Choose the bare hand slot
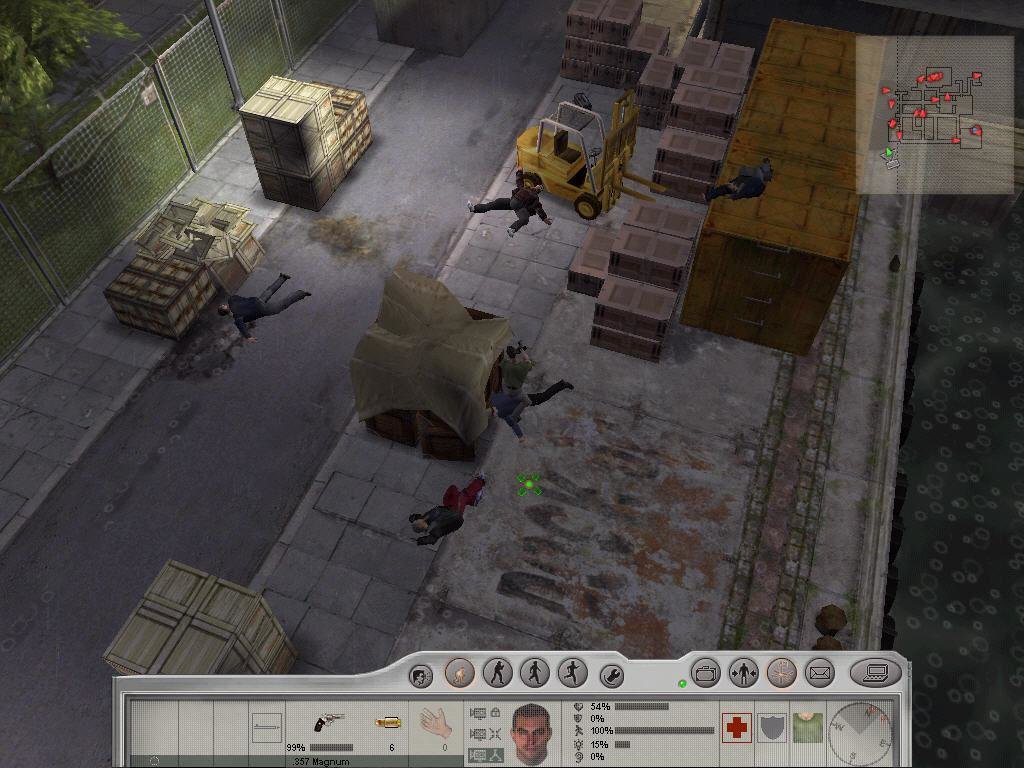1024x768 pixels. coord(436,722)
